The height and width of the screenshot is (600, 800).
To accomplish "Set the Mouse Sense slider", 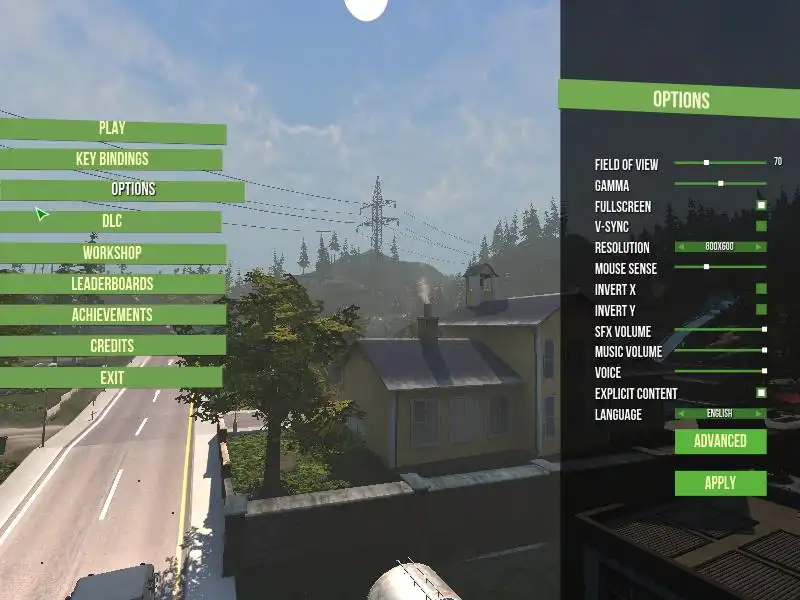I will 707,267.
